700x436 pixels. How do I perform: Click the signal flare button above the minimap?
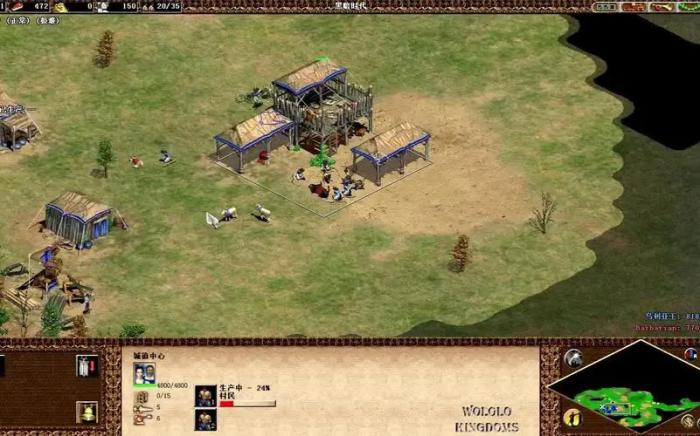click(572, 358)
